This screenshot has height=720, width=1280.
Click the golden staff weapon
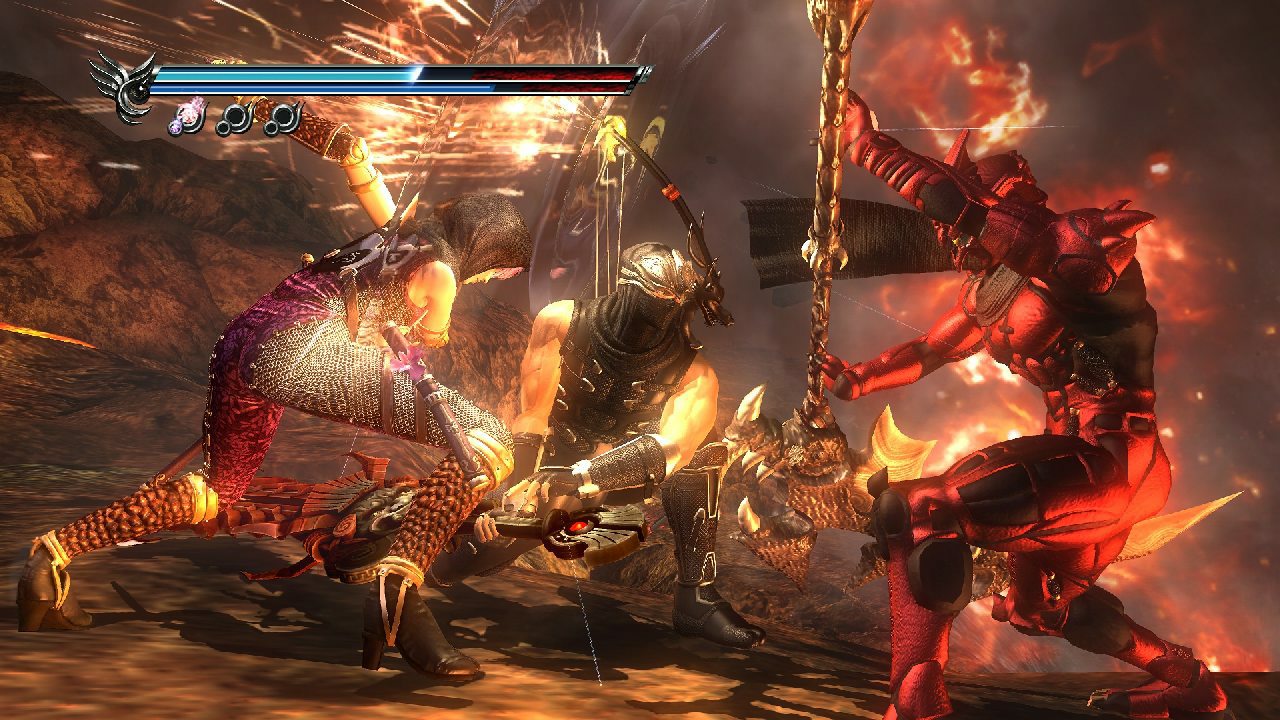click(x=835, y=250)
